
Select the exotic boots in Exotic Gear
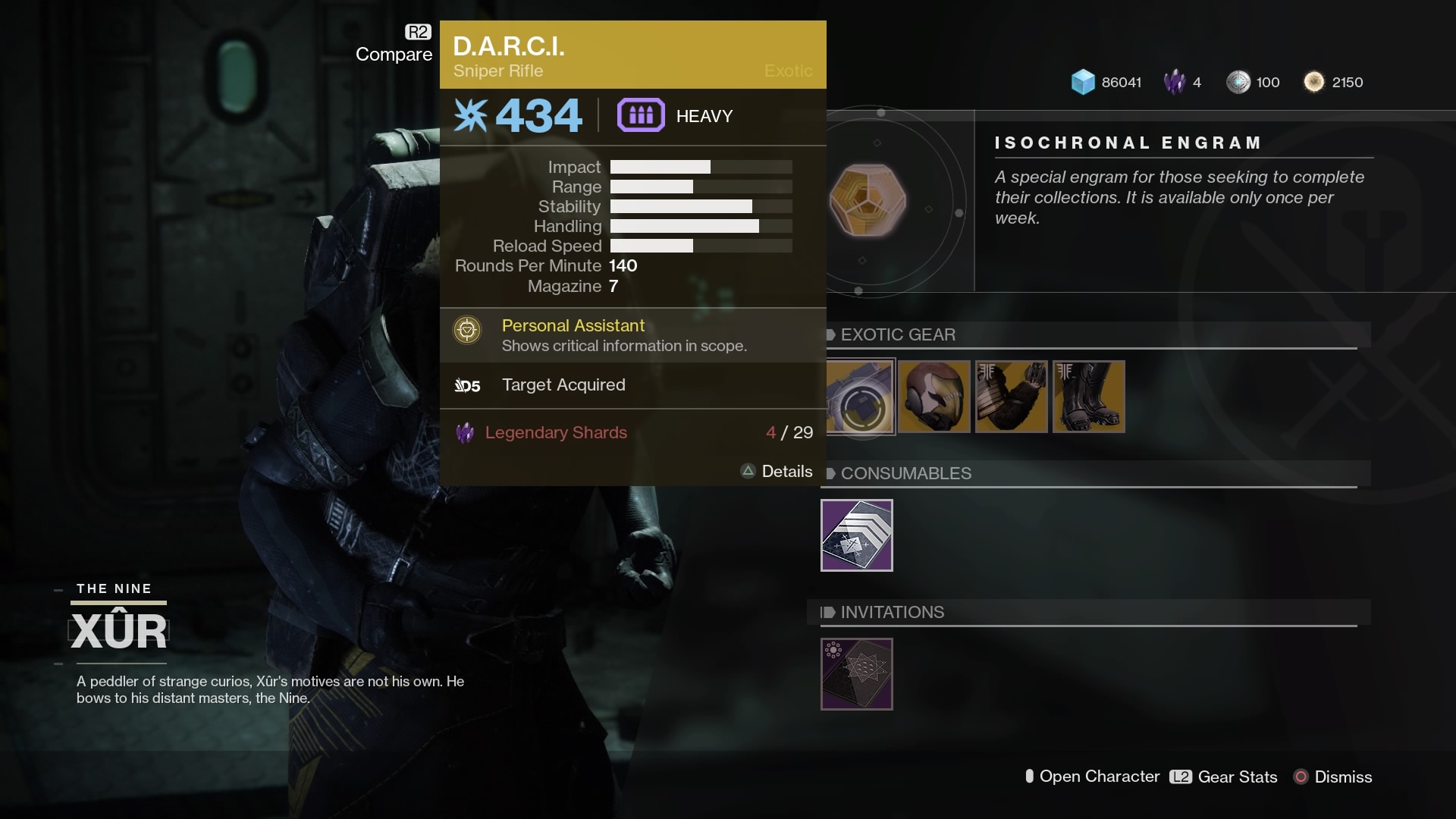pyautogui.click(x=1089, y=397)
